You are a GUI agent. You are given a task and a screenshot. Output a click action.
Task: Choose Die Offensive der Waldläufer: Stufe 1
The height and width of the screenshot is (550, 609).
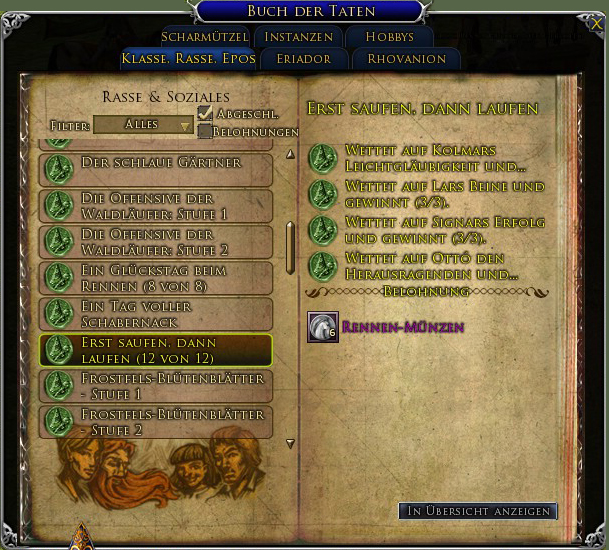pyautogui.click(x=156, y=206)
